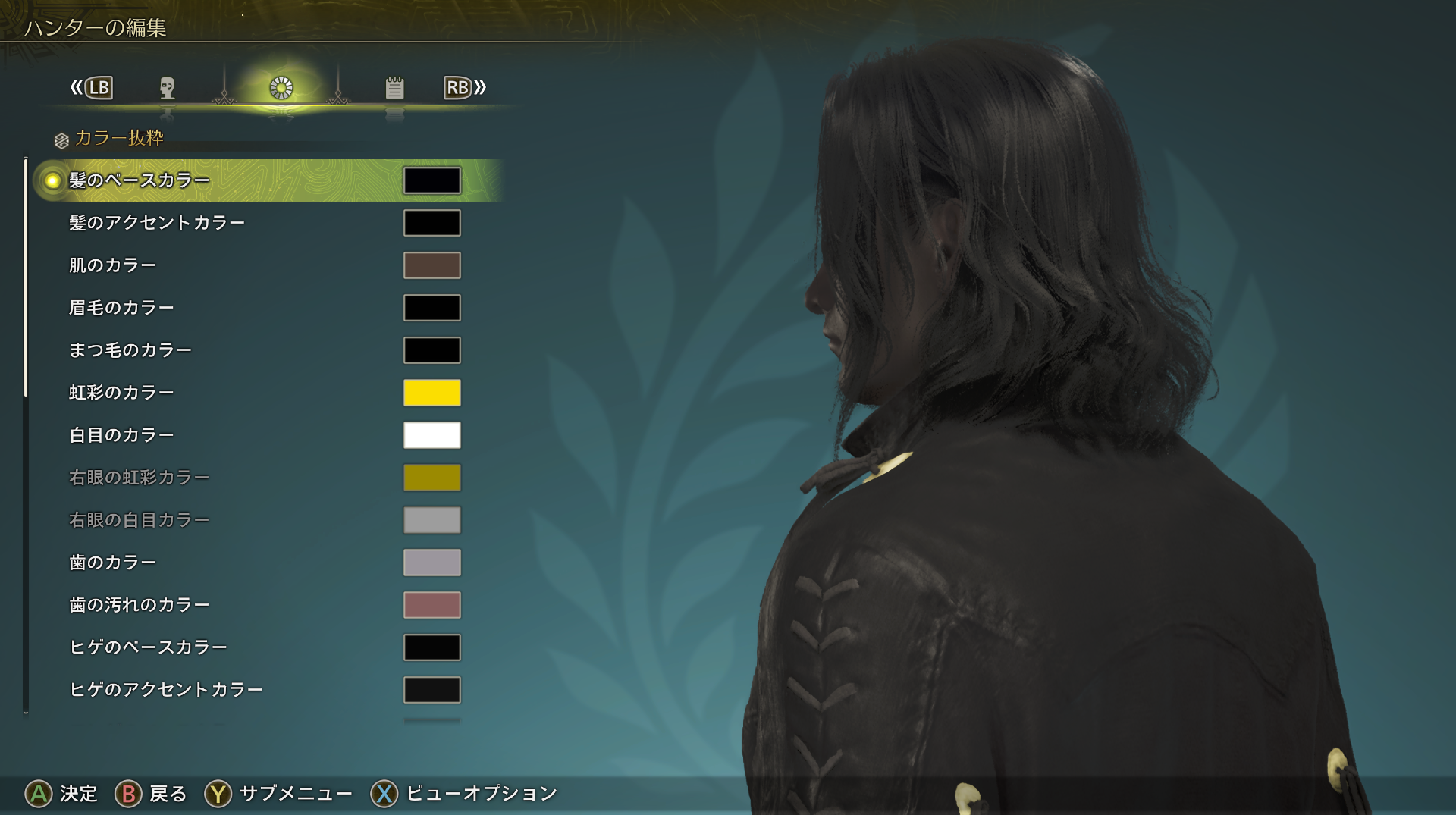Choose the 歯のカラー entry

[x=113, y=563]
